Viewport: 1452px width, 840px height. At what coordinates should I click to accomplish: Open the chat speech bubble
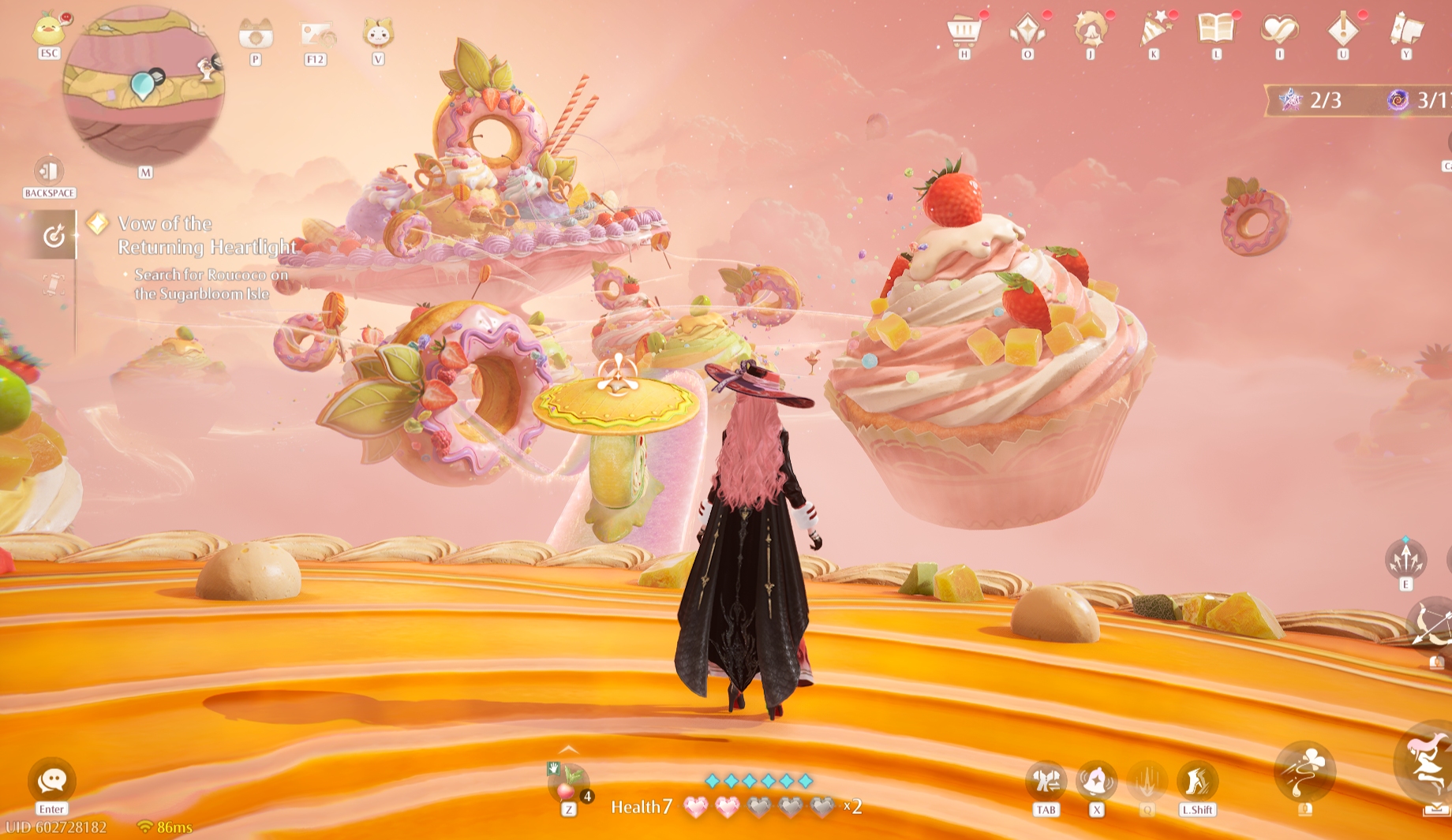click(x=52, y=781)
